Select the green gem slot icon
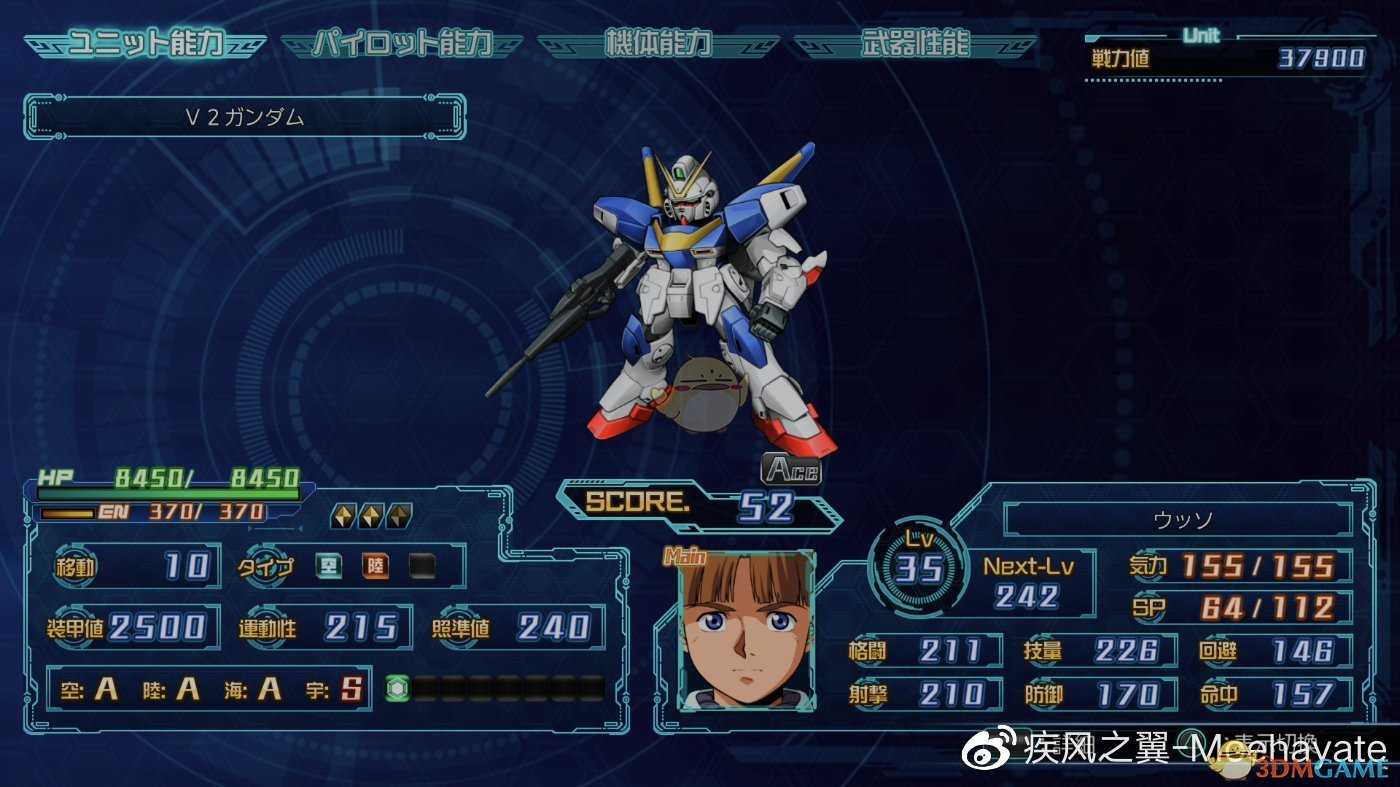Screen dimensions: 1400x787 pos(400,686)
